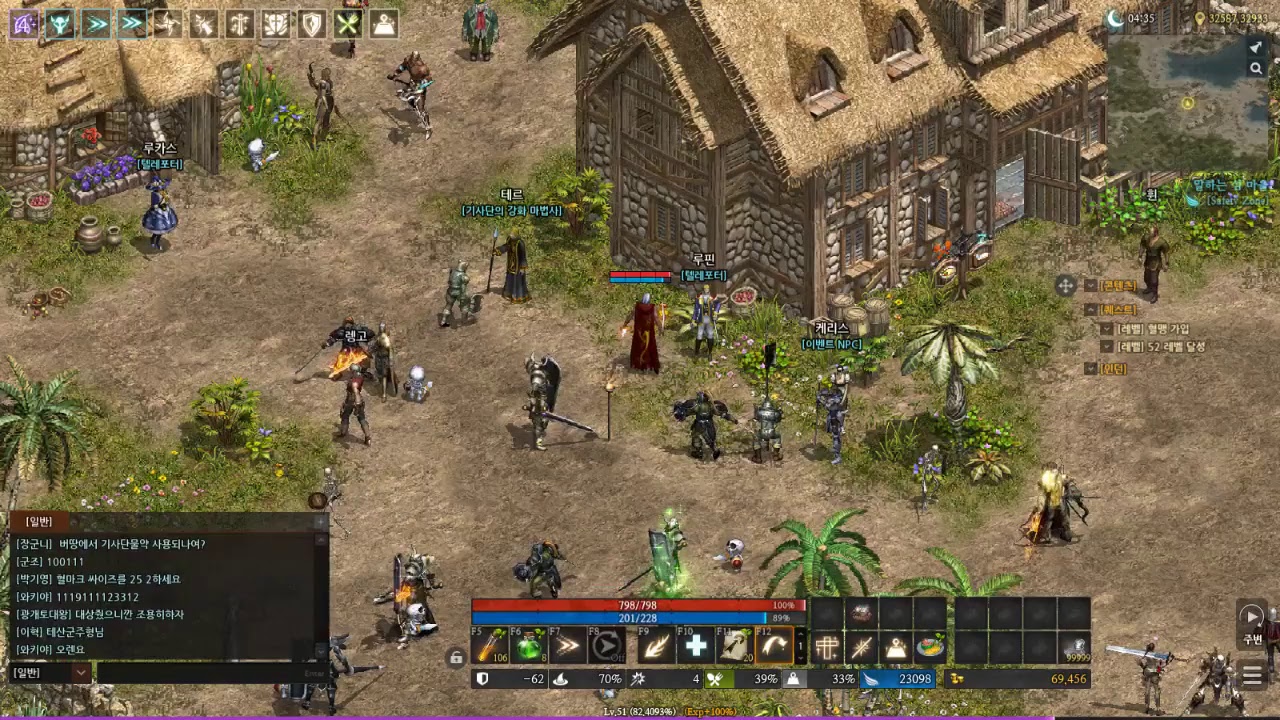Open the hamburger main menu button
1280x720 pixels.
[x=1252, y=676]
